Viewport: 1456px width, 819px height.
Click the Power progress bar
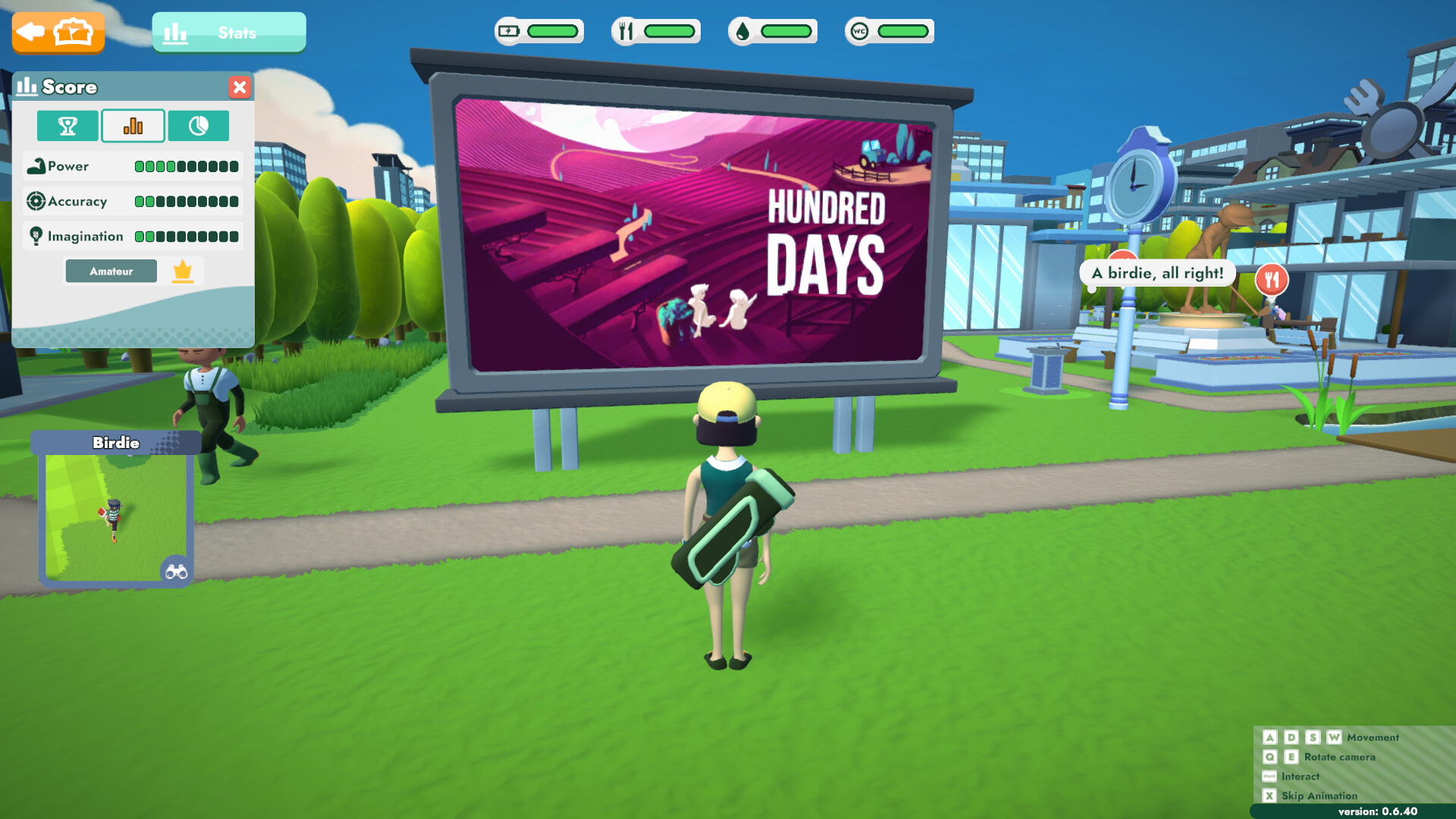[187, 165]
